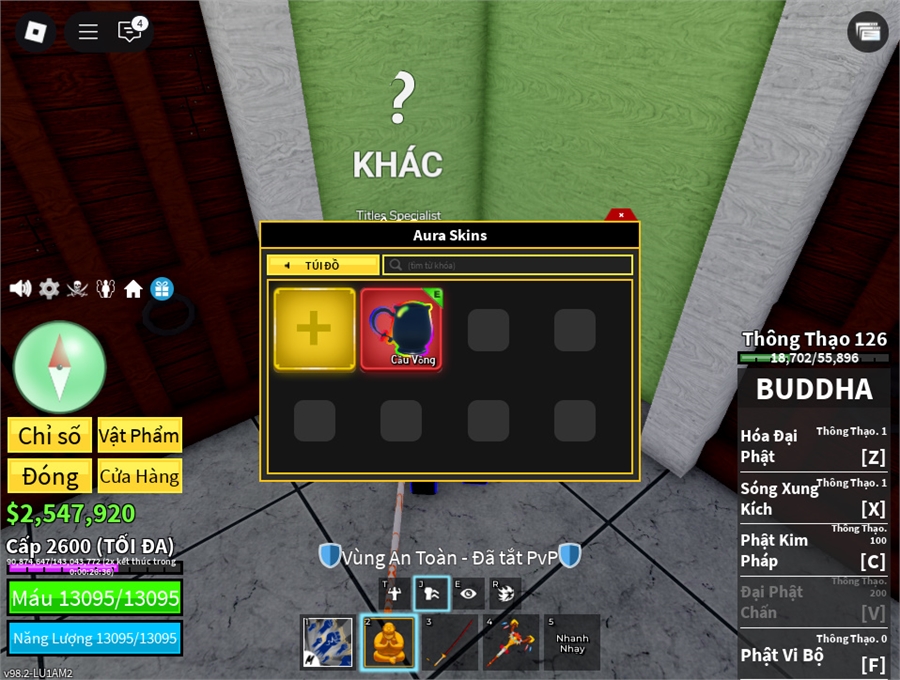The height and width of the screenshot is (680, 900).
Task: Select the yellow plus add-skin slot
Action: coord(314,329)
